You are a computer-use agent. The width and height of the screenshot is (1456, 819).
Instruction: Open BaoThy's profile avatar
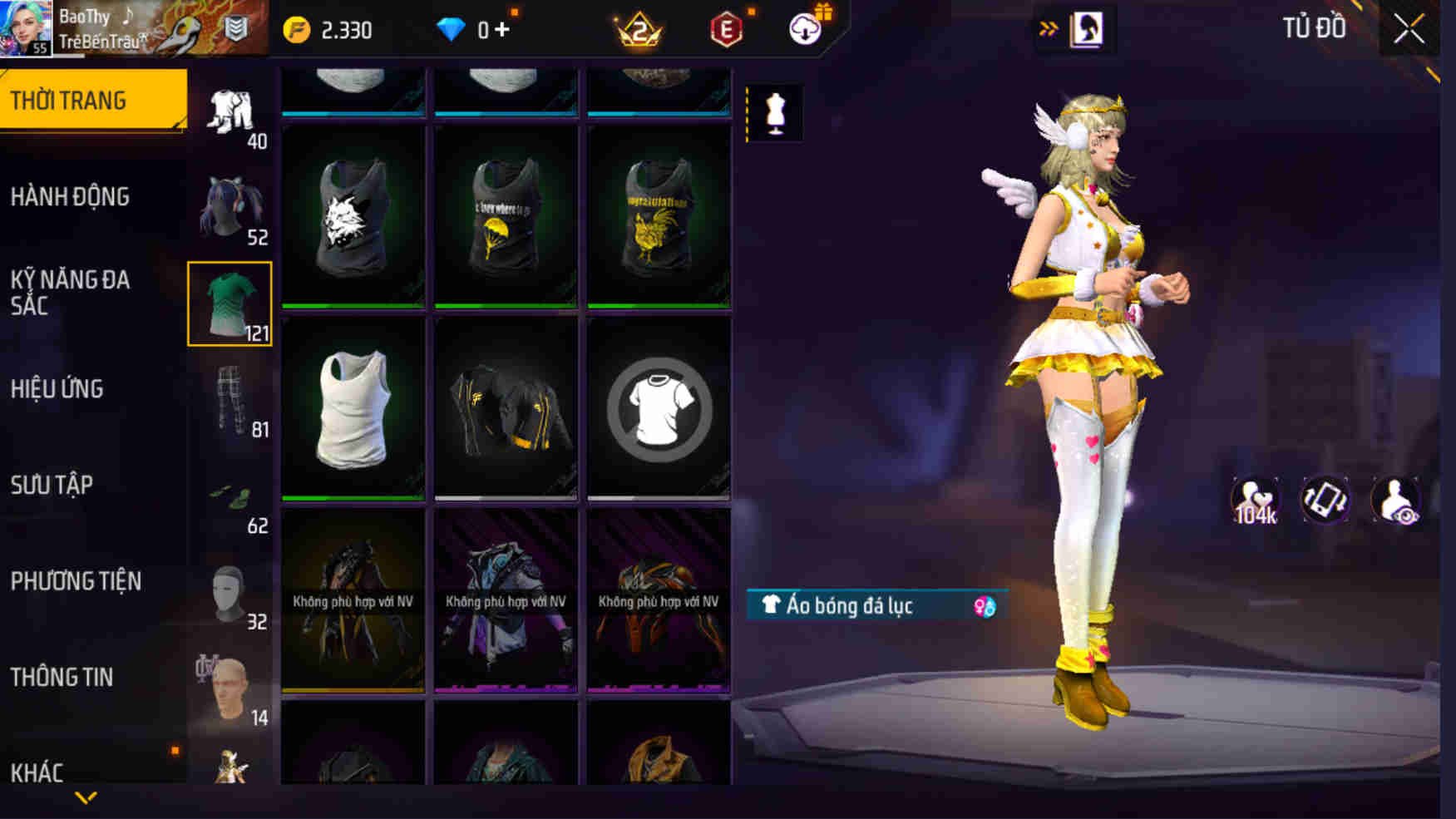click(26, 27)
